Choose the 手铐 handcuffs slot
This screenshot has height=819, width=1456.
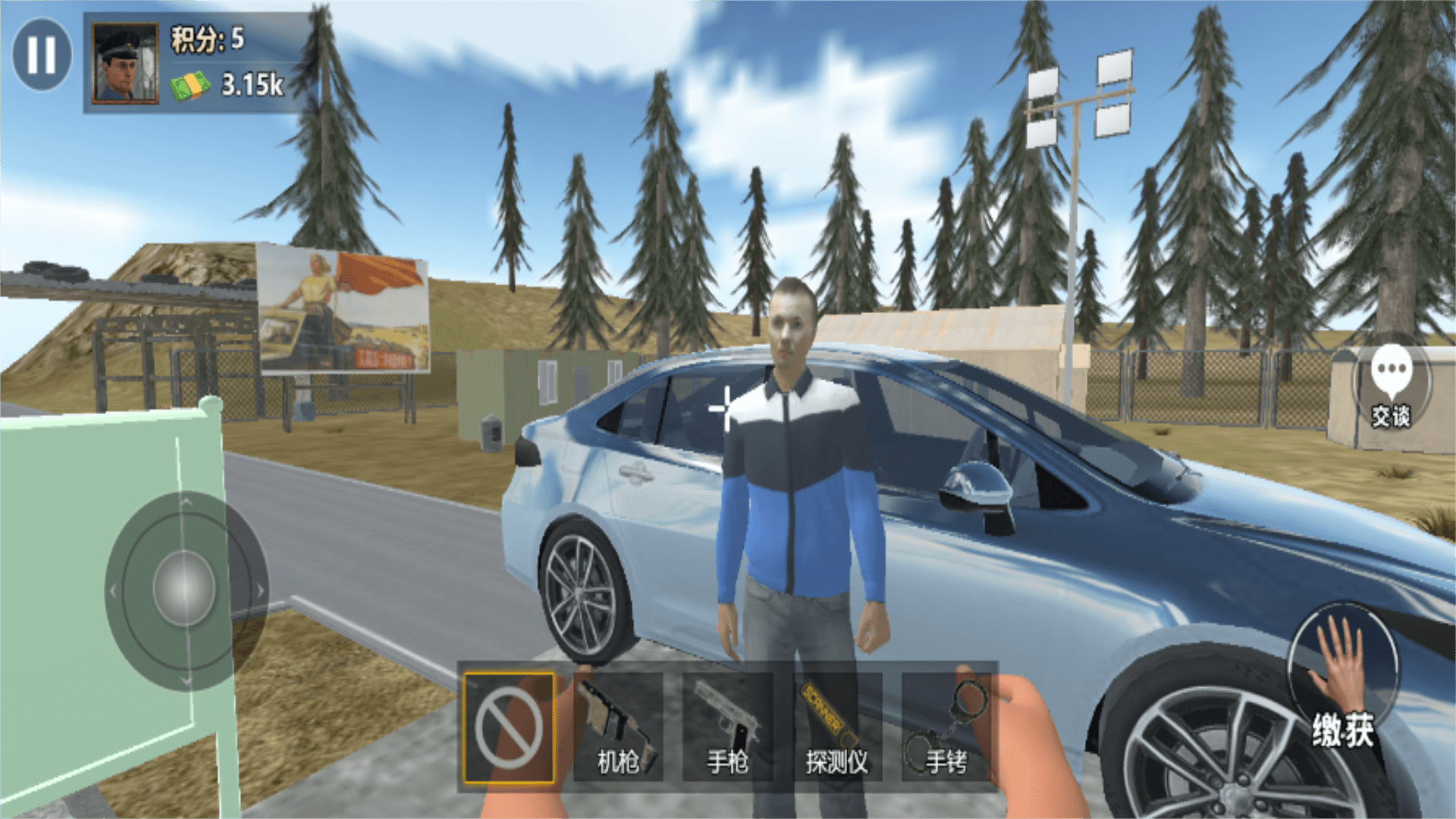point(946,727)
